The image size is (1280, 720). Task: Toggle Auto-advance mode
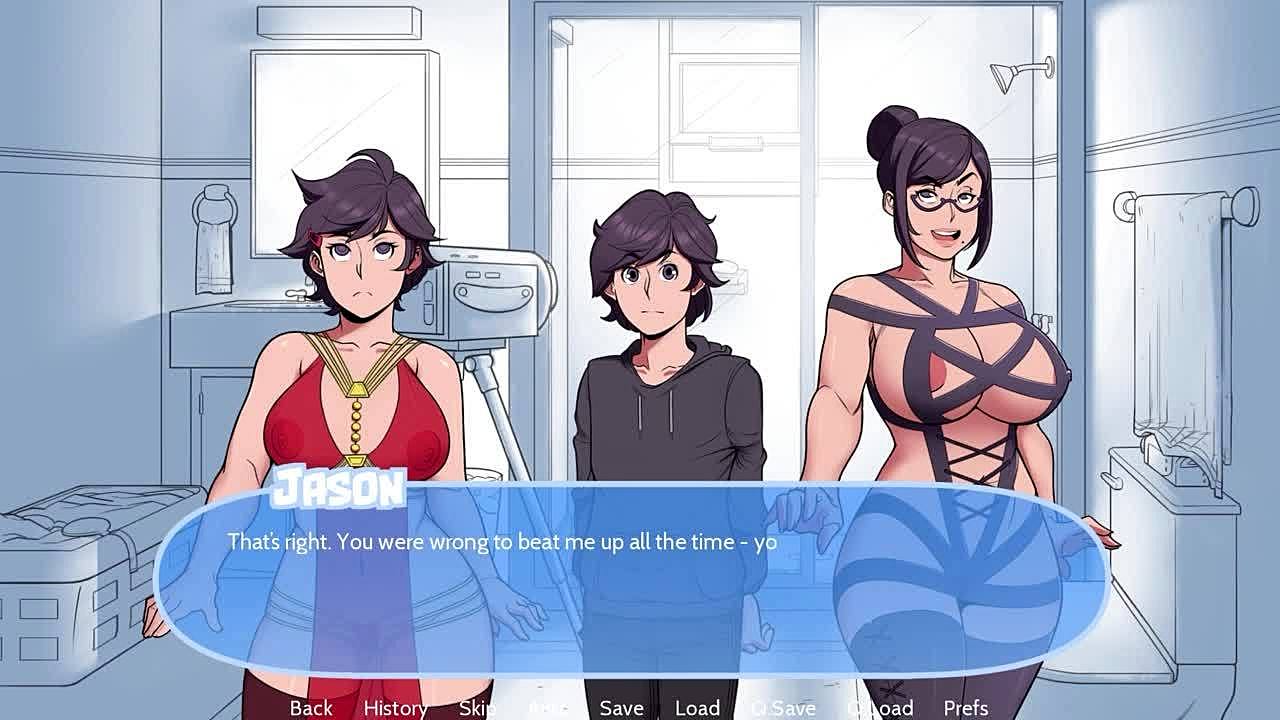[x=548, y=708]
